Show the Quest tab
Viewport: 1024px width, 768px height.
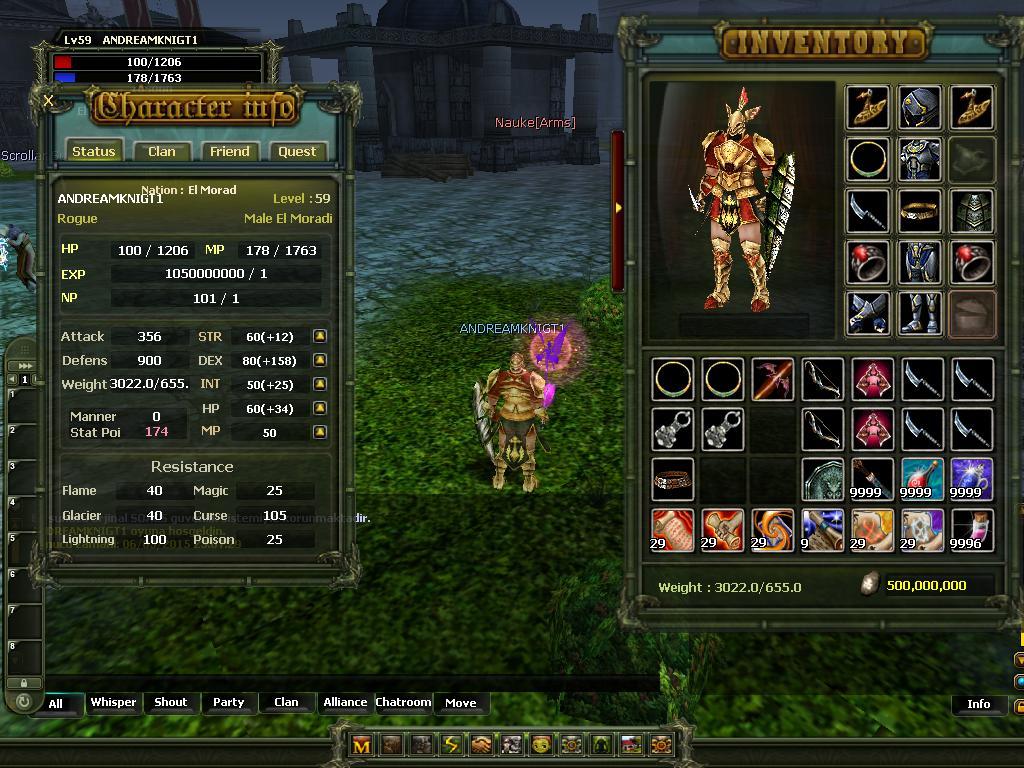297,151
